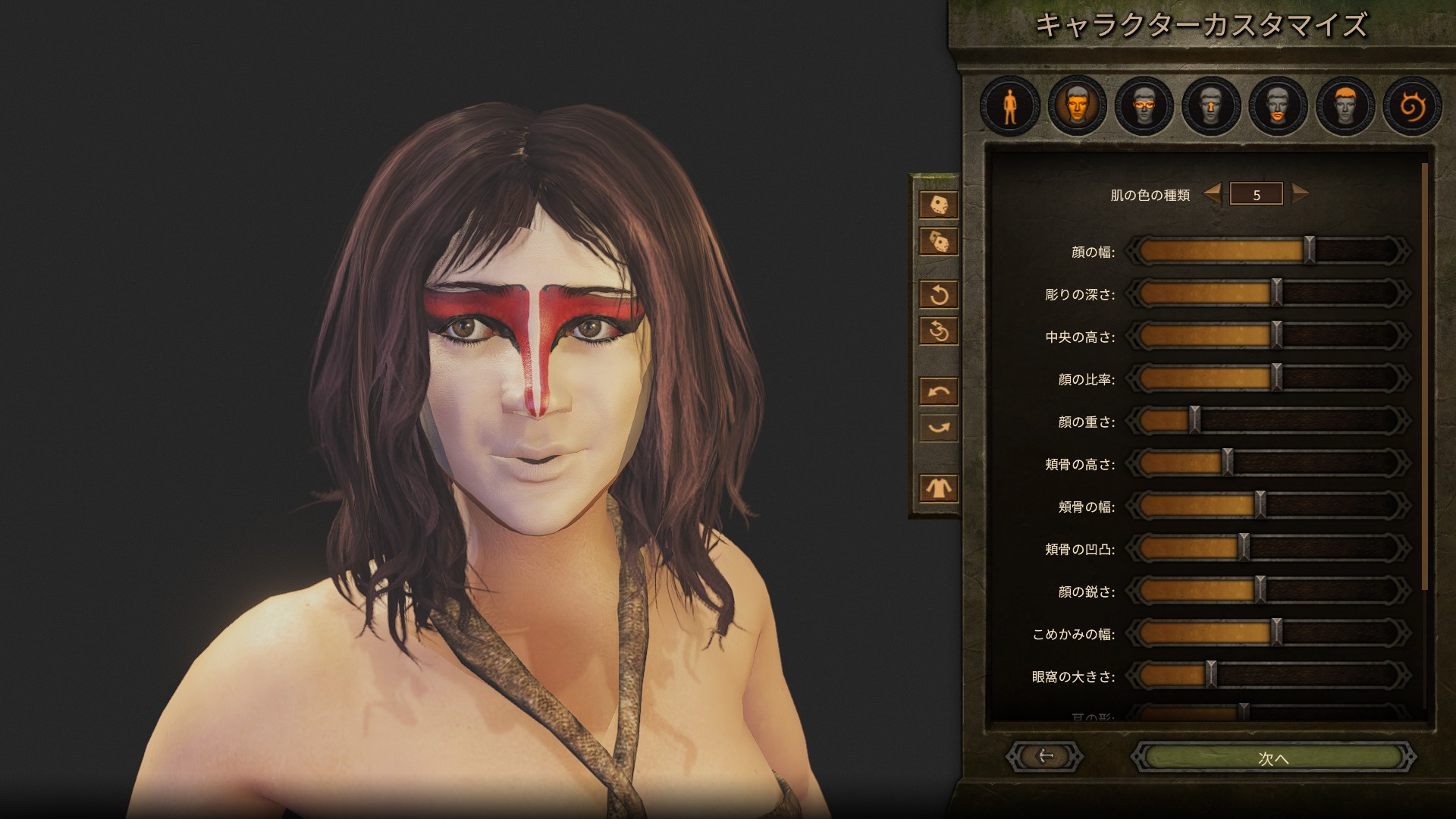Image resolution: width=1456 pixels, height=819 pixels.
Task: Modify the こめかみの幅 slider
Action: (1276, 633)
